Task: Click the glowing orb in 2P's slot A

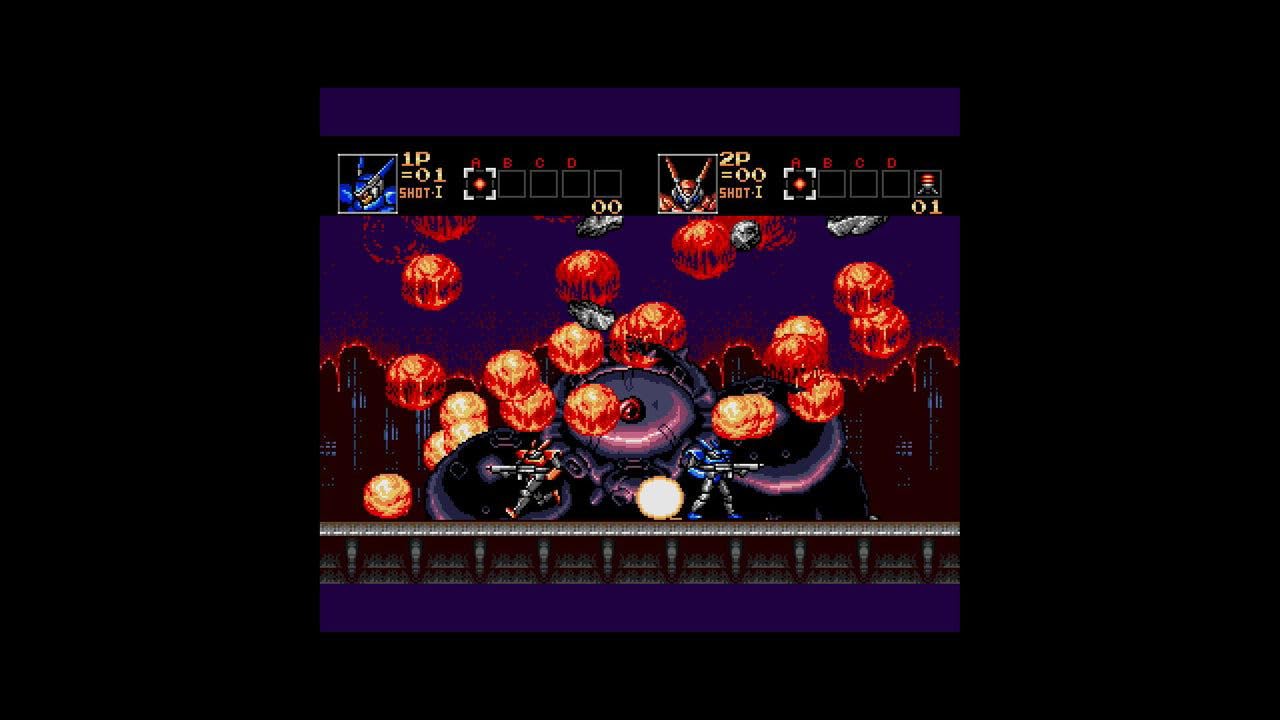Action: 799,185
